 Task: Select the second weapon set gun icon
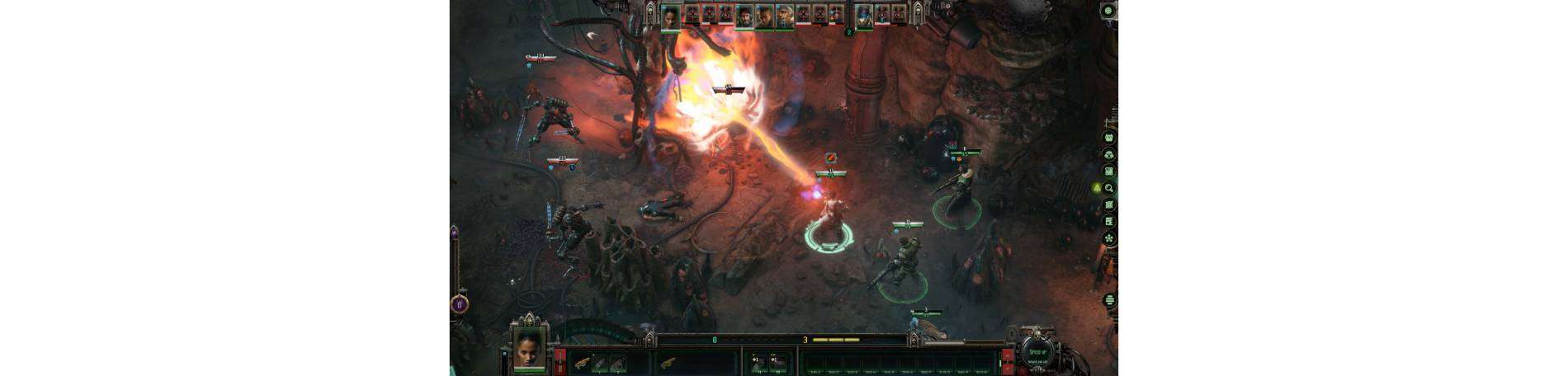(667, 362)
